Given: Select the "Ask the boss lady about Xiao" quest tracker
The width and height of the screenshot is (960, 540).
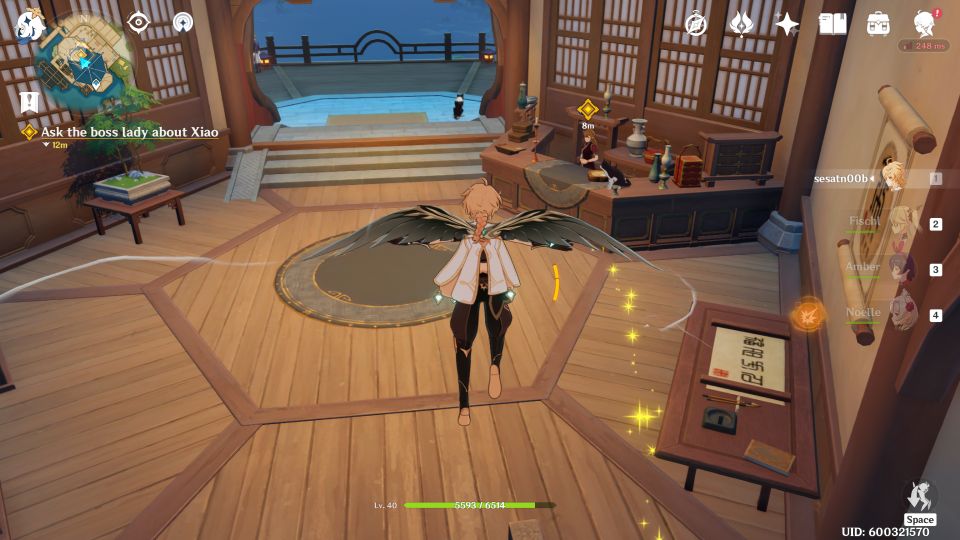Looking at the screenshot, I should 128,132.
